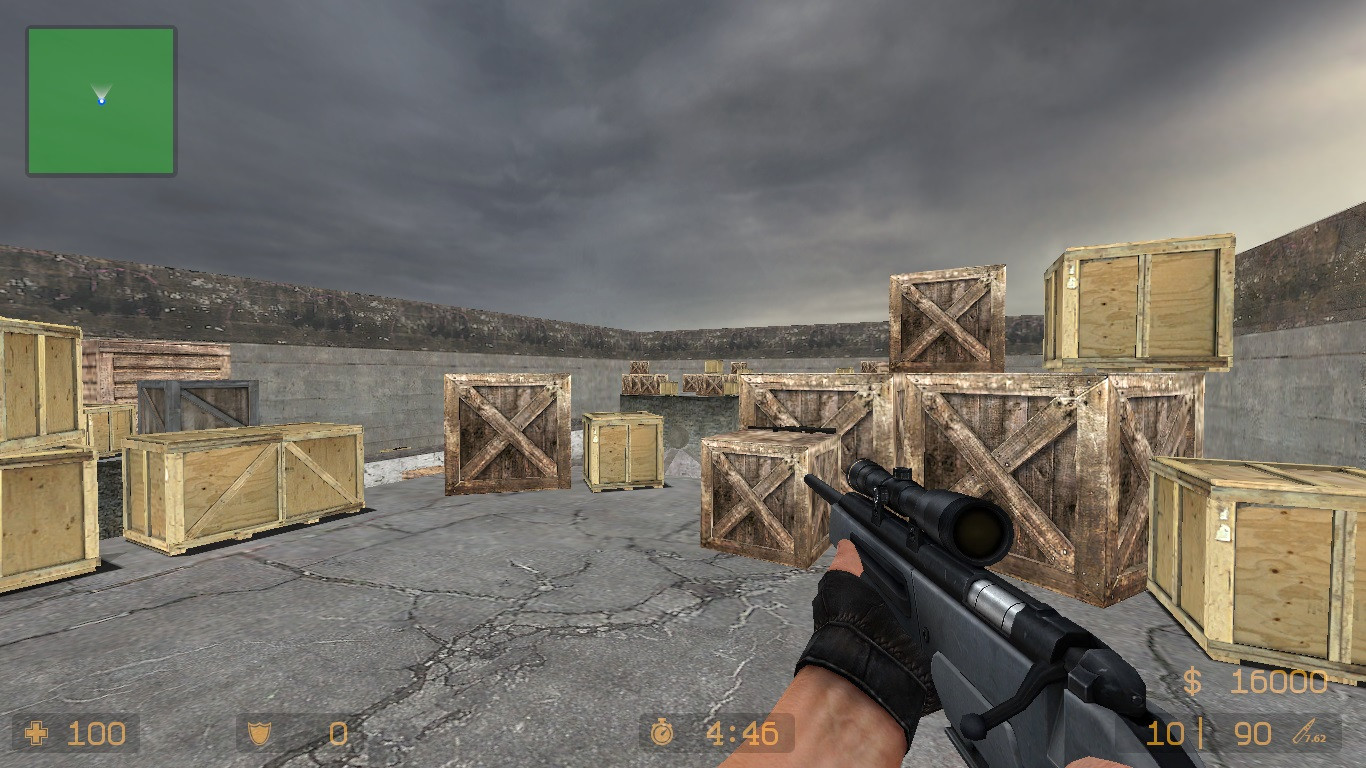
Task: Click the dollar sign next to the money
Action: 1192,683
